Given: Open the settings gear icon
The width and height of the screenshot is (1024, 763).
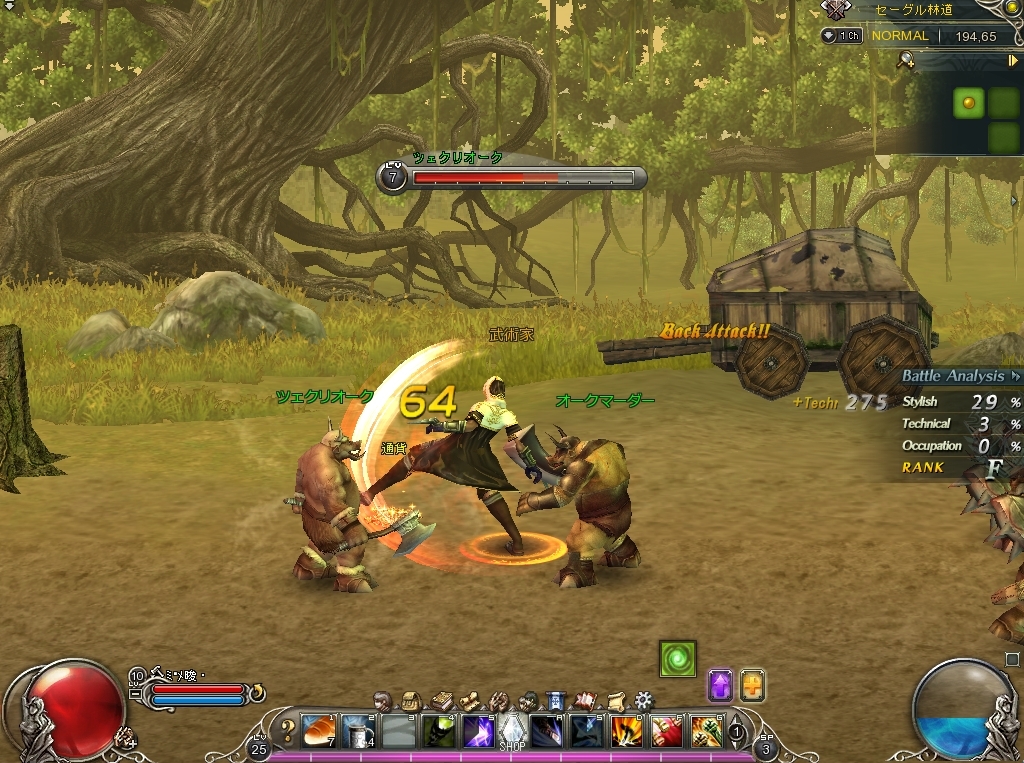Looking at the screenshot, I should [x=644, y=699].
